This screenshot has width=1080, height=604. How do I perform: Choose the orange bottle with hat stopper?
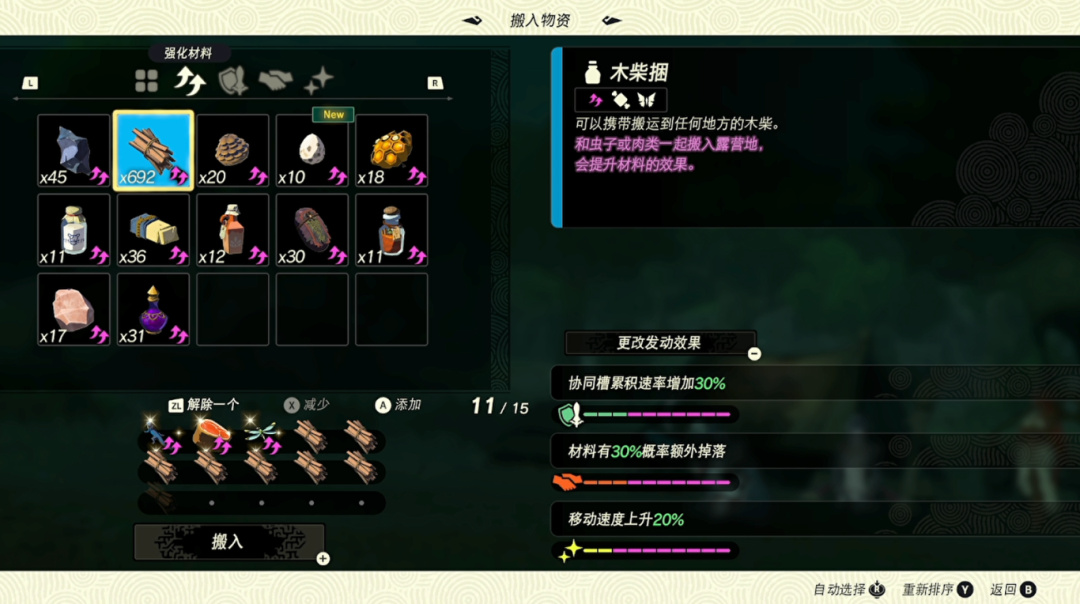233,229
